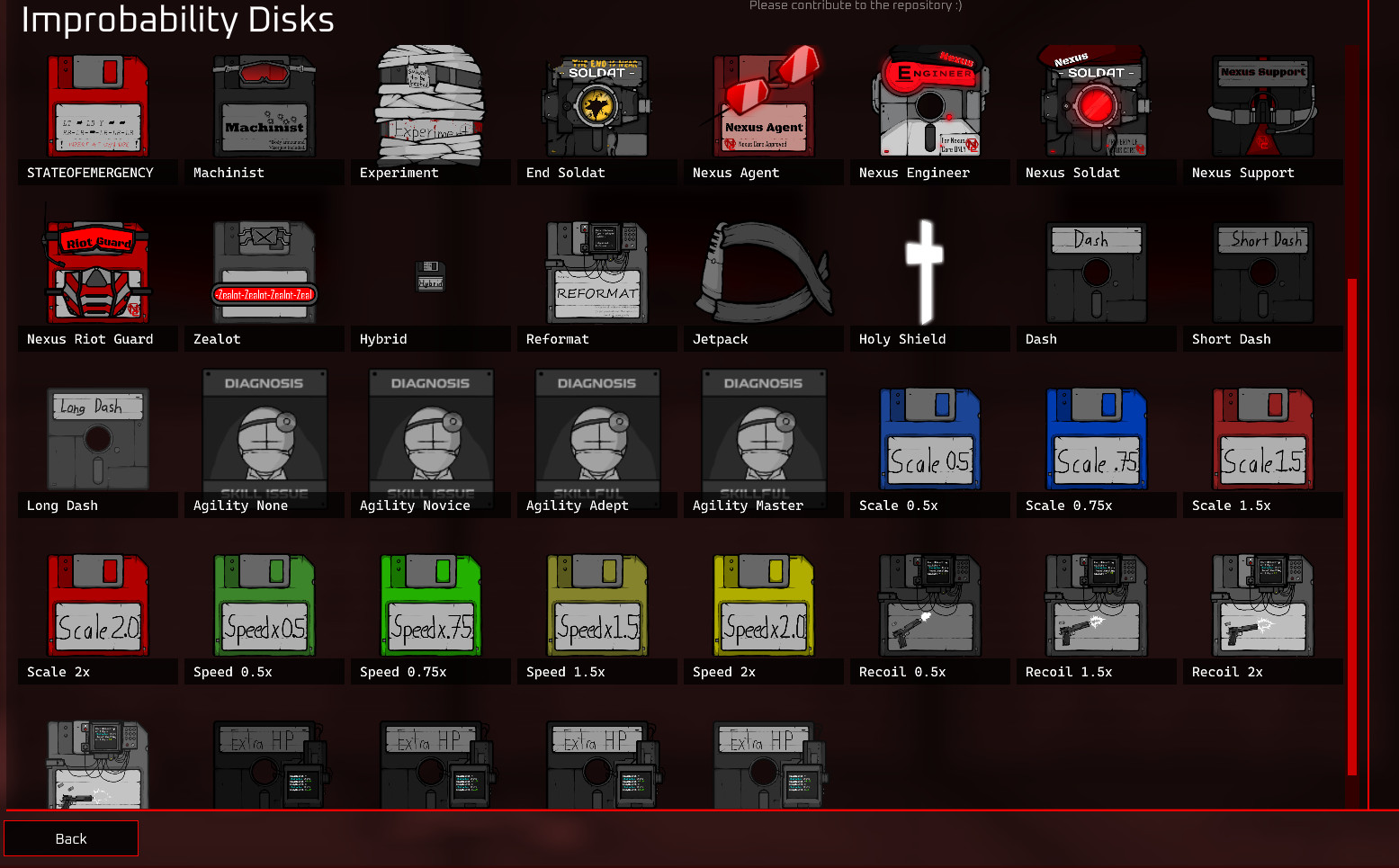Image resolution: width=1399 pixels, height=868 pixels.
Task: Equip the Jetpack disk
Action: point(763,270)
